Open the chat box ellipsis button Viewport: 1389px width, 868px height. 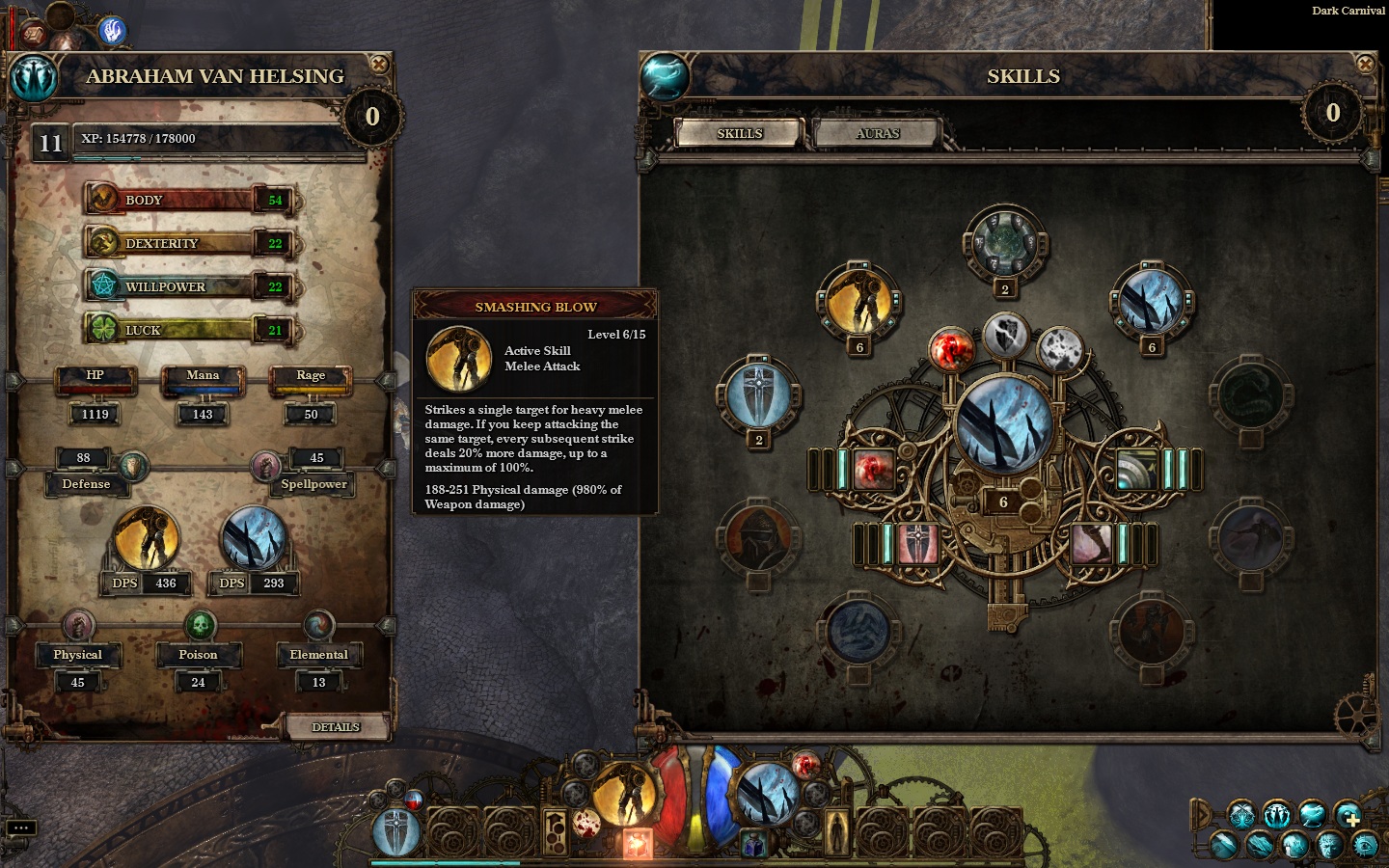(20, 827)
